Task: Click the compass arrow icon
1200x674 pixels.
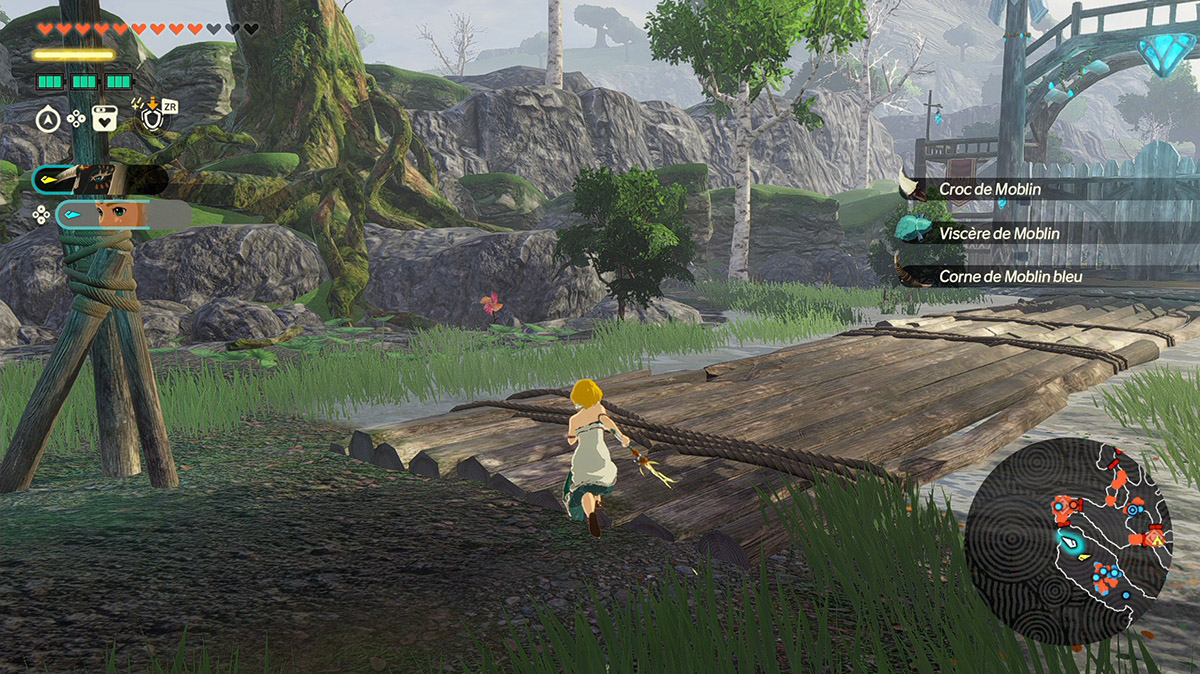Action: pyautogui.click(x=47, y=119)
